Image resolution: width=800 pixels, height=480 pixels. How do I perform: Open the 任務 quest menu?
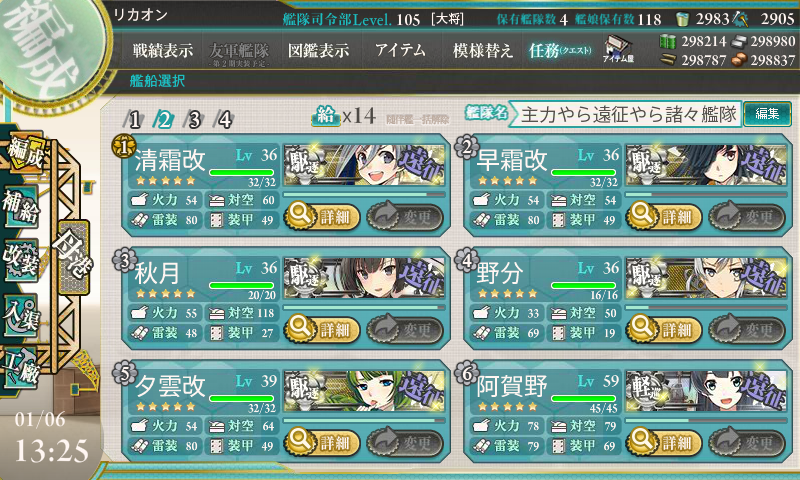pyautogui.click(x=560, y=50)
